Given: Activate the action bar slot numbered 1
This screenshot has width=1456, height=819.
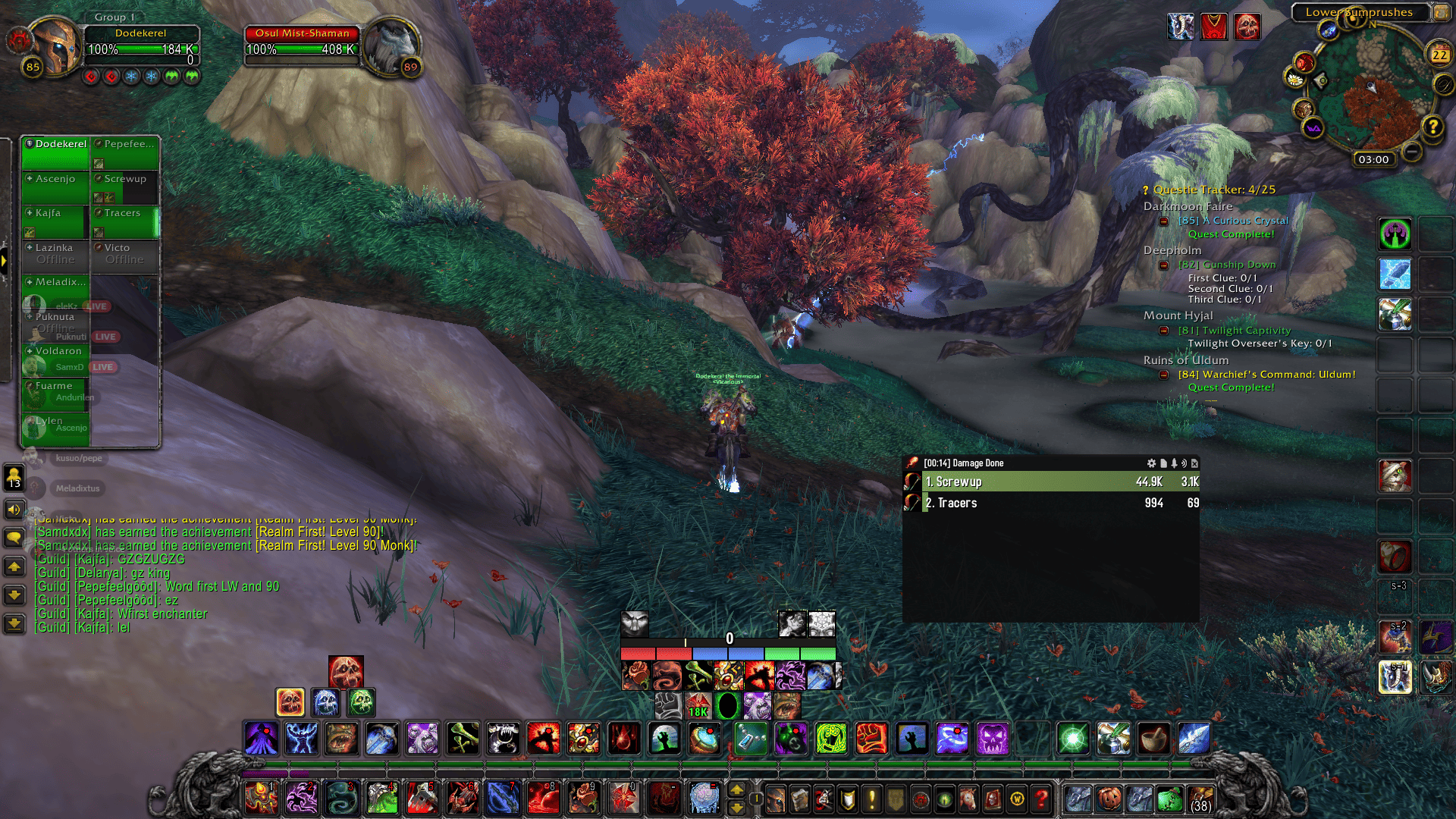Looking at the screenshot, I should point(260,798).
